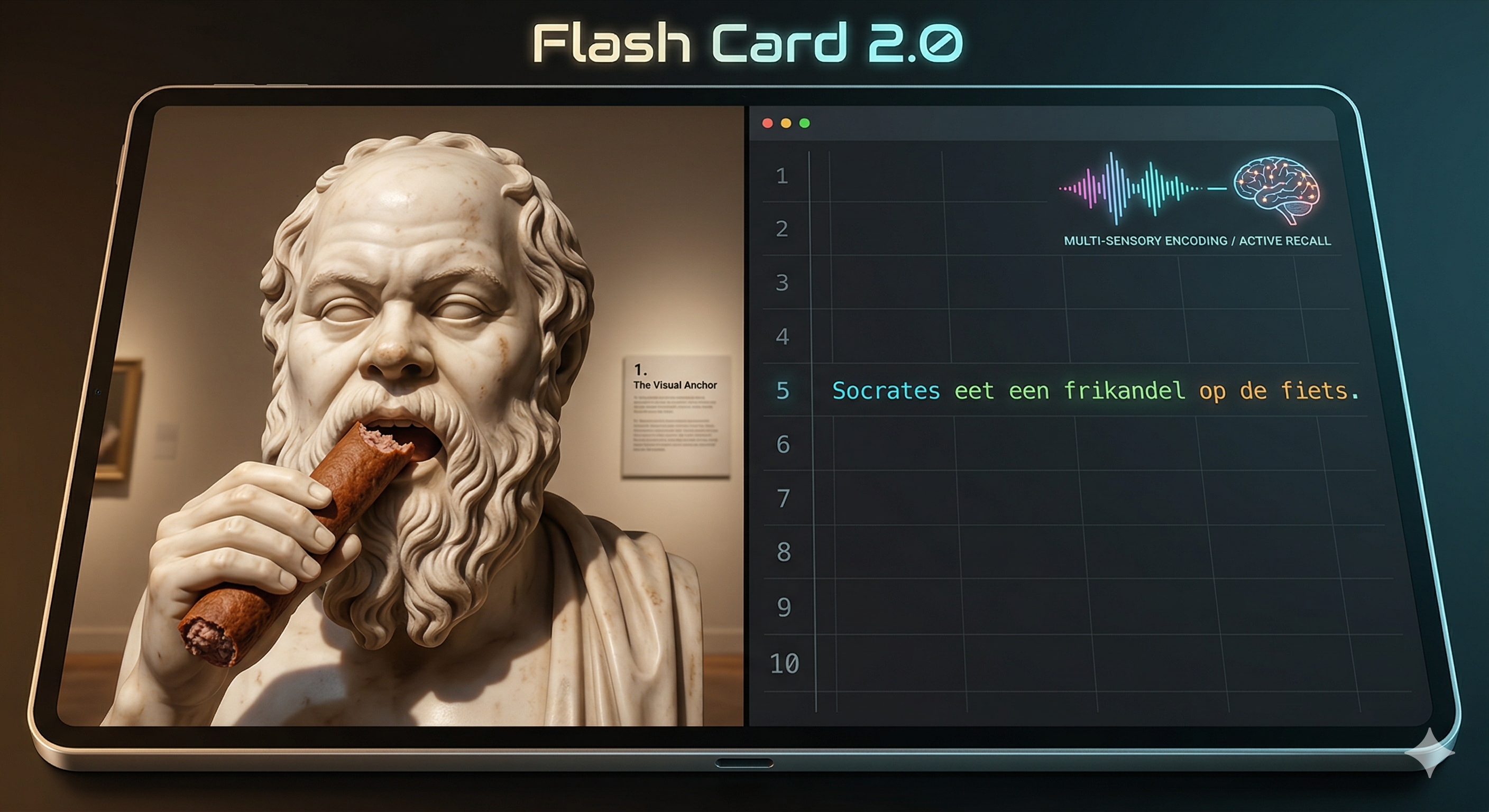Select line number 5 in the gutter
This screenshot has height=812, width=1489.
click(783, 391)
